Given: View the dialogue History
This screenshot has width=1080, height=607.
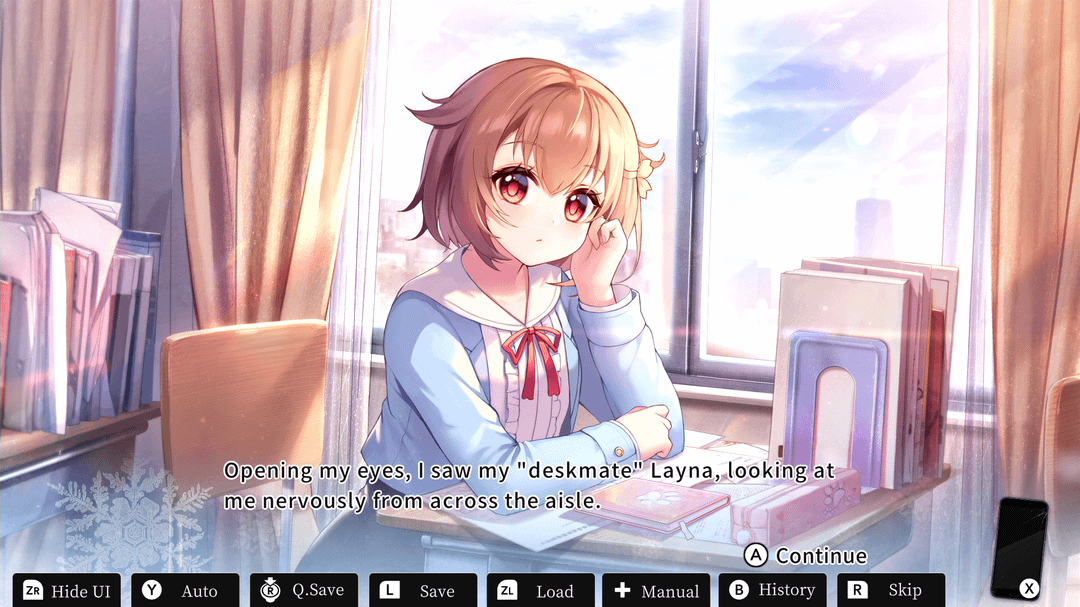Looking at the screenshot, I should pyautogui.click(x=772, y=590).
